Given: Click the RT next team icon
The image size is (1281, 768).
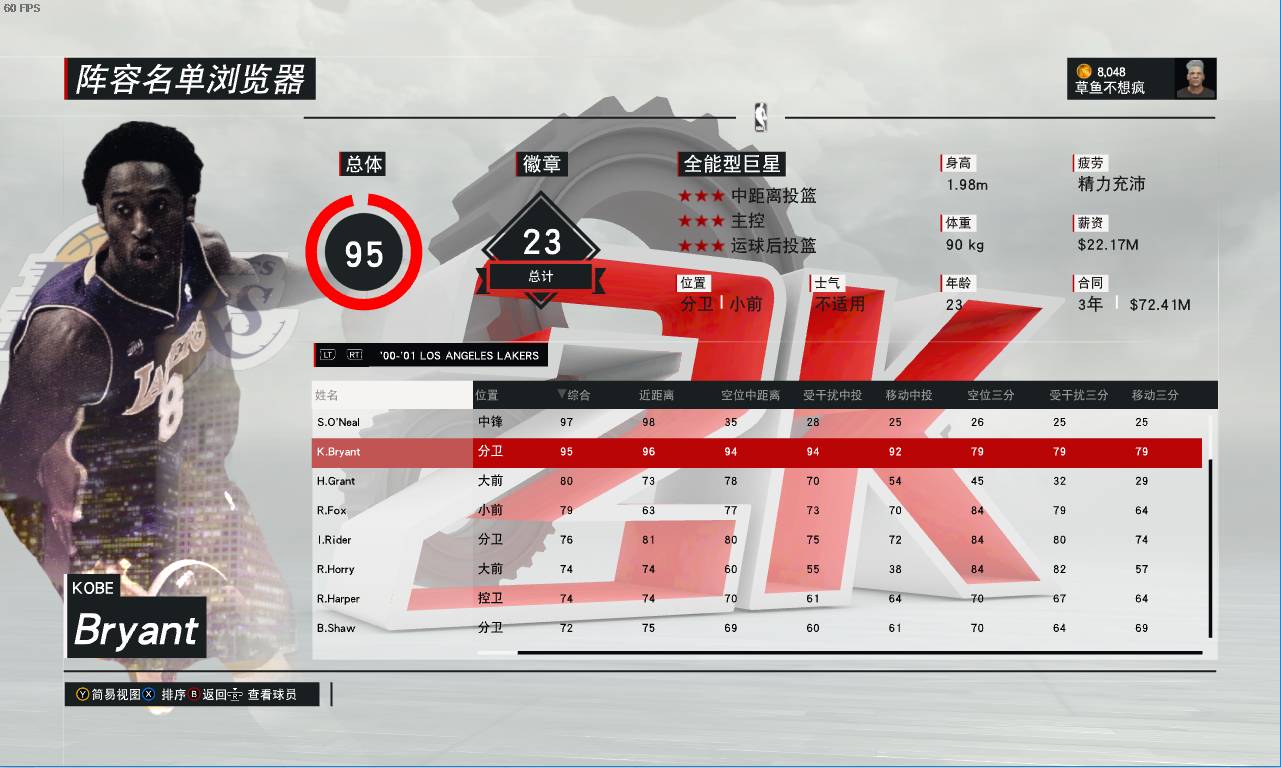Looking at the screenshot, I should 357,355.
